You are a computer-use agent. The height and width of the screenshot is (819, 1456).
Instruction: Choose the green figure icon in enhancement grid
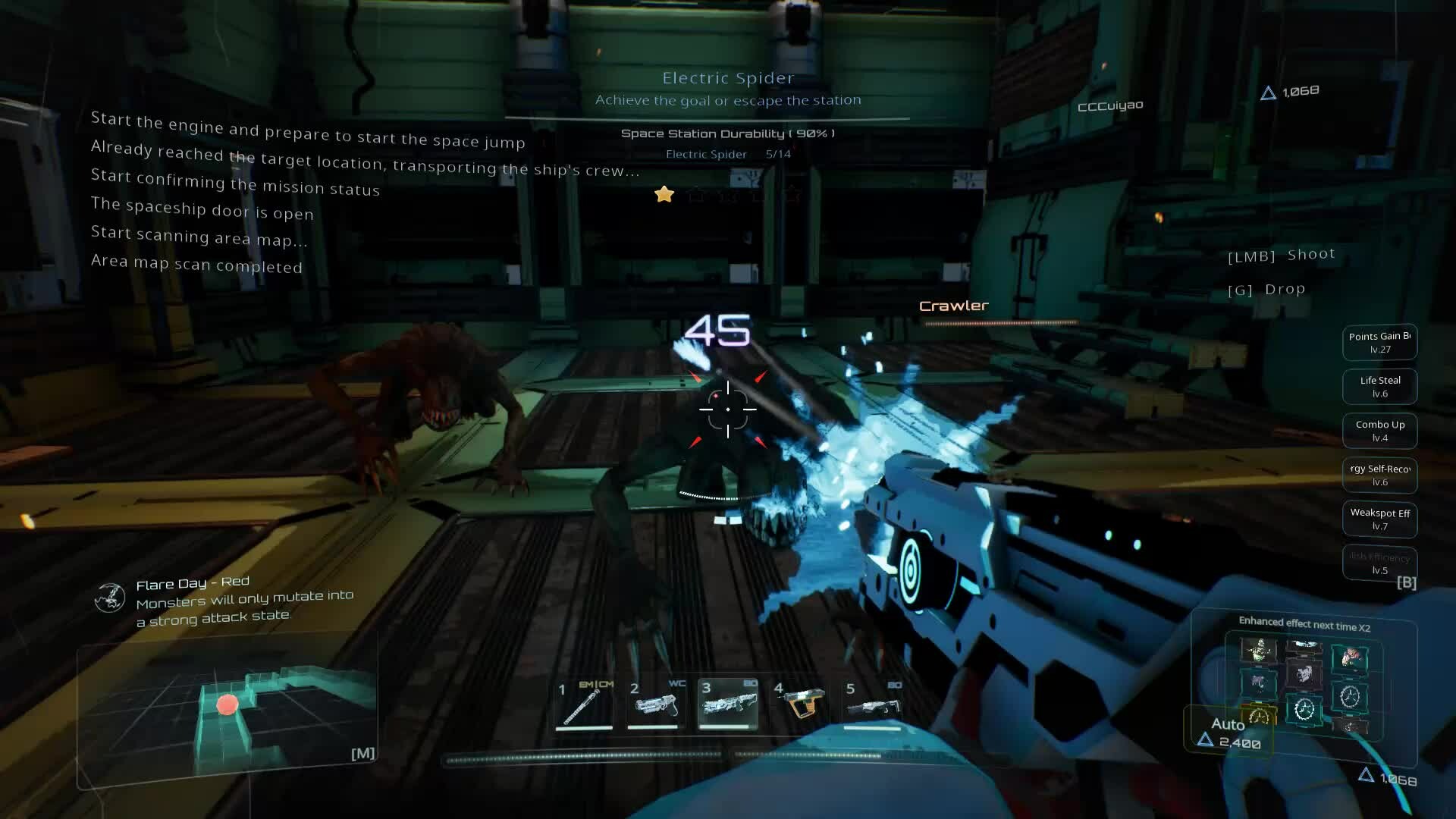(x=1259, y=650)
